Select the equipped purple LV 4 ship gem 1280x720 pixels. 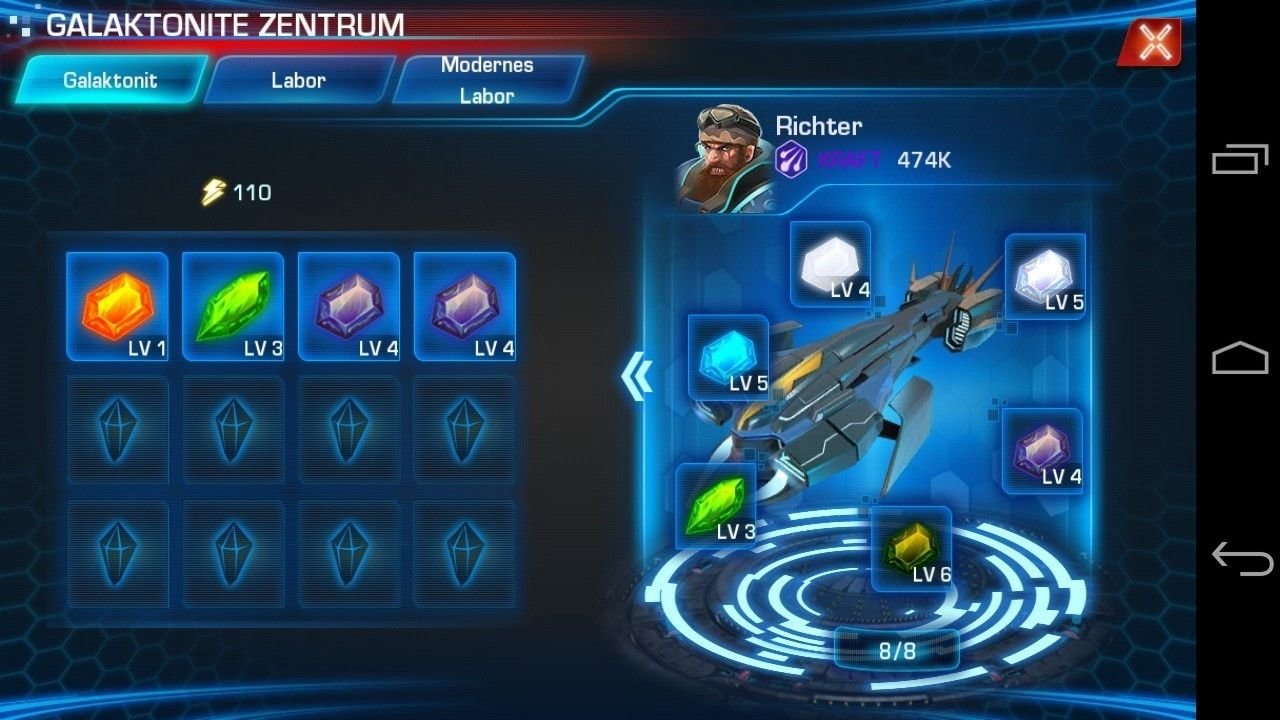point(1042,451)
